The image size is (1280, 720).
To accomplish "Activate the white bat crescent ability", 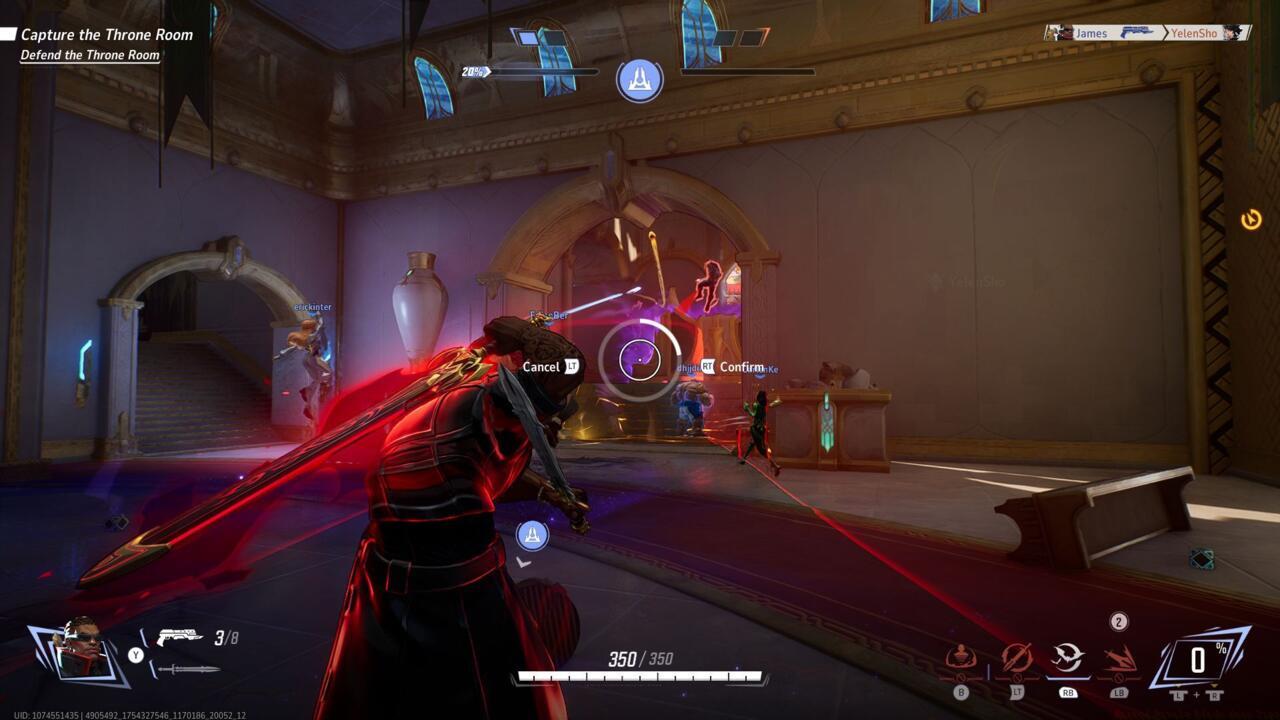I will click(x=1068, y=657).
